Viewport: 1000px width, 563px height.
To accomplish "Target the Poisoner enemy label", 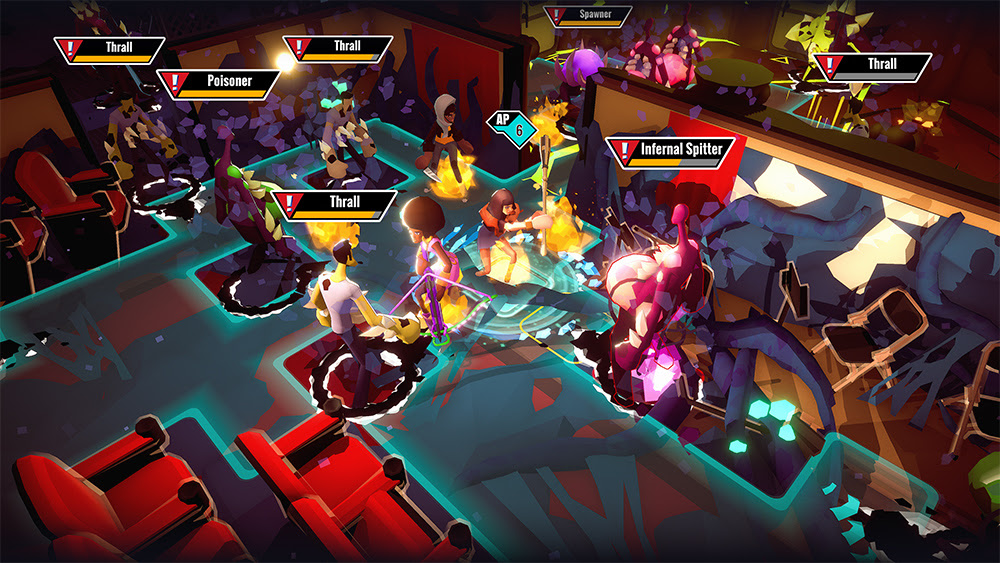I will click(x=218, y=83).
